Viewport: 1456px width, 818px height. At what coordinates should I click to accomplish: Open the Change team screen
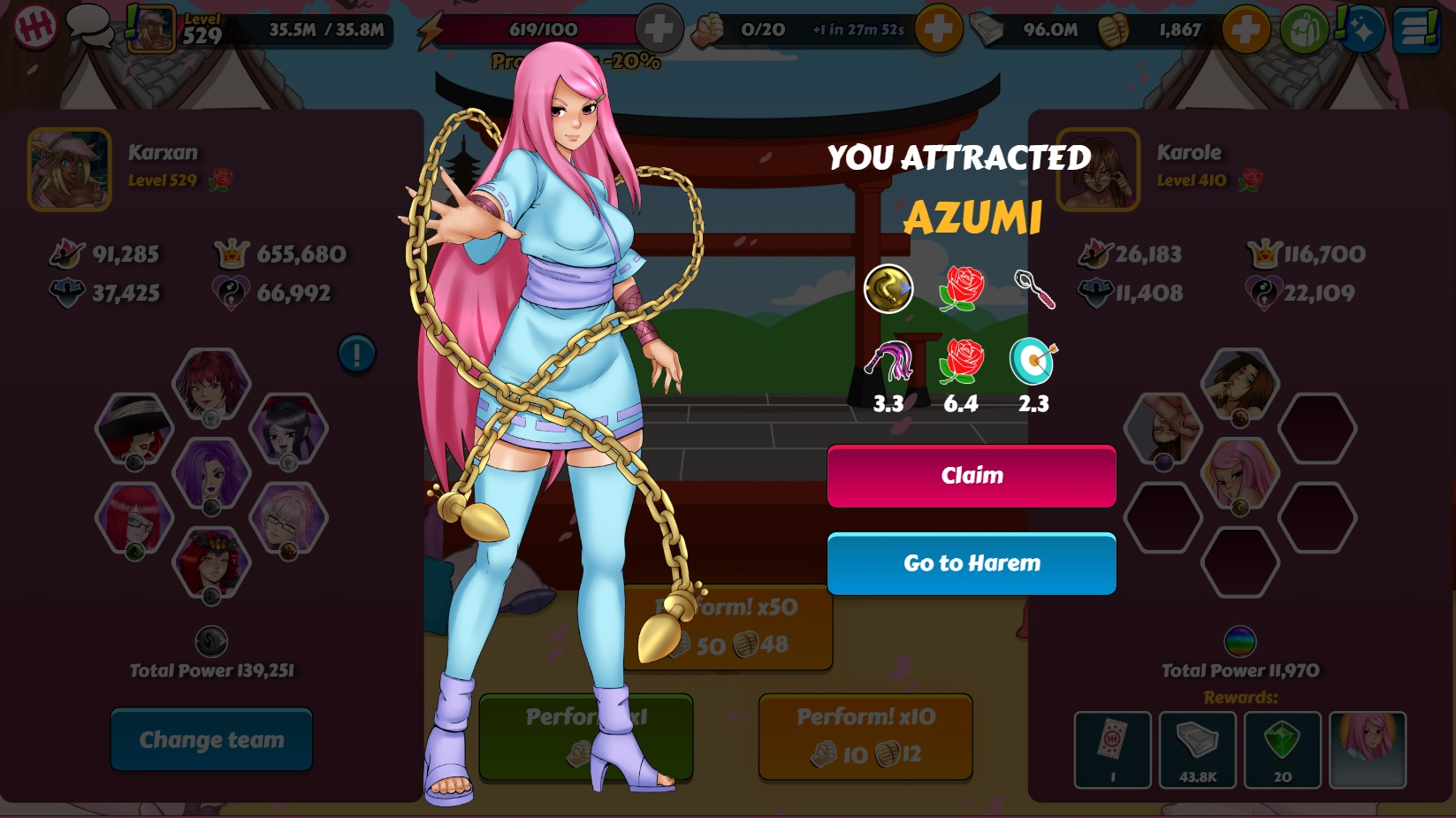[211, 739]
